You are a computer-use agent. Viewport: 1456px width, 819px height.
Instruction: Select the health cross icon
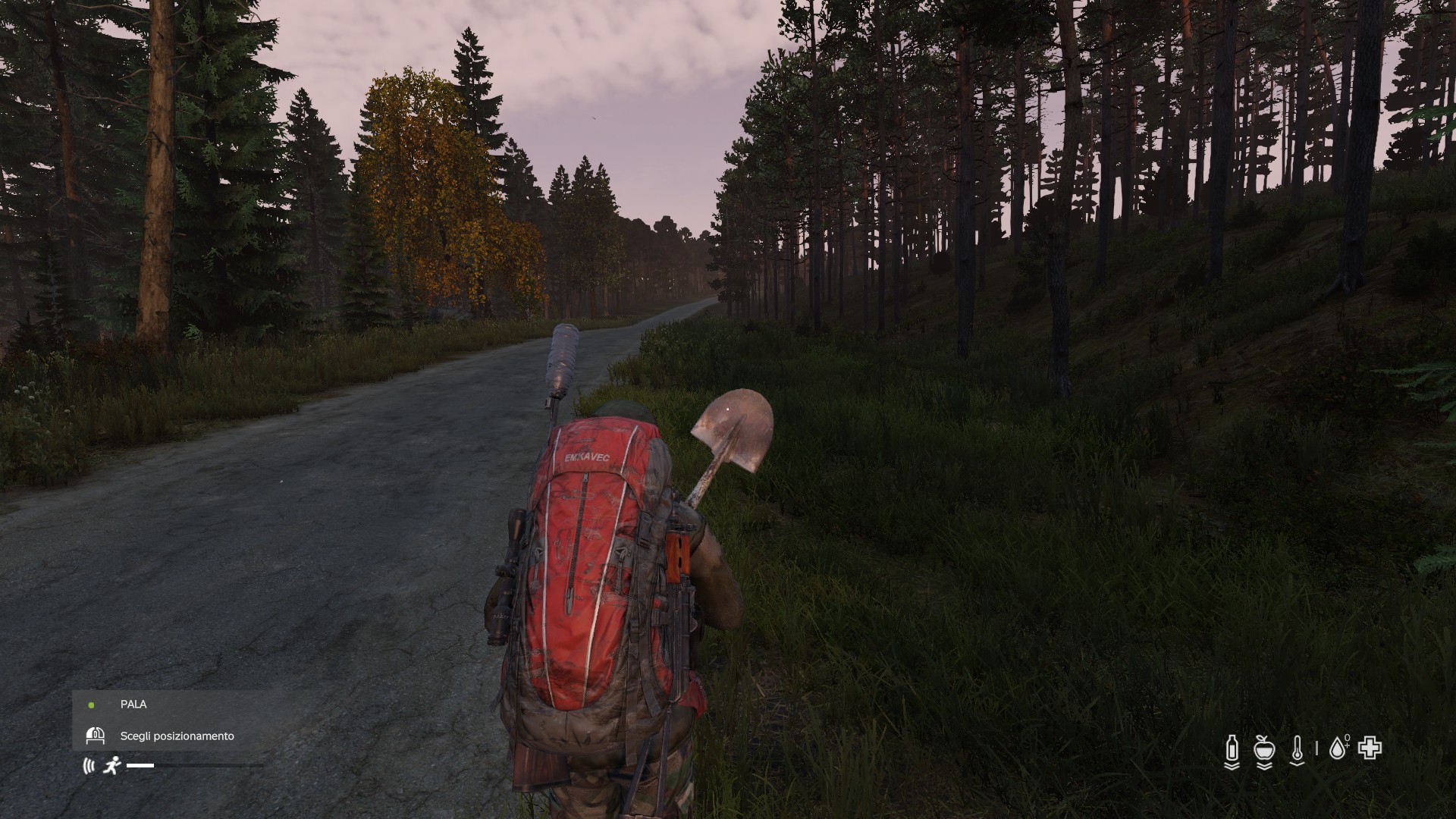[1370, 748]
